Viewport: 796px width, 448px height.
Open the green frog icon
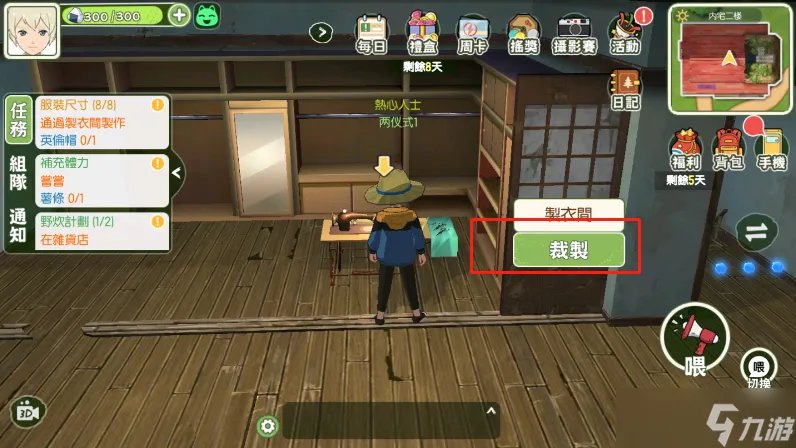coord(207,16)
